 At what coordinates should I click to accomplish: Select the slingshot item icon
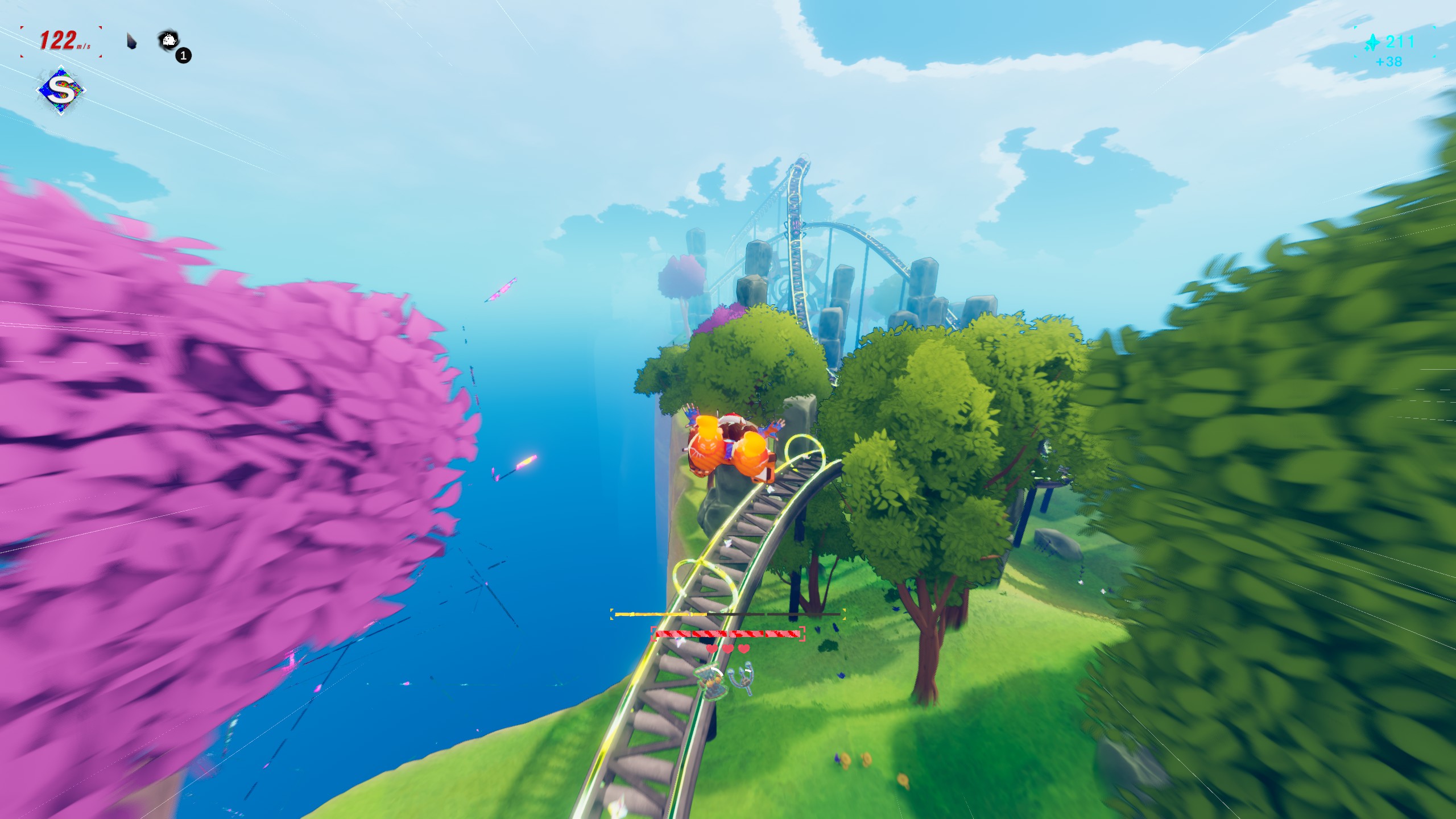coord(743,678)
